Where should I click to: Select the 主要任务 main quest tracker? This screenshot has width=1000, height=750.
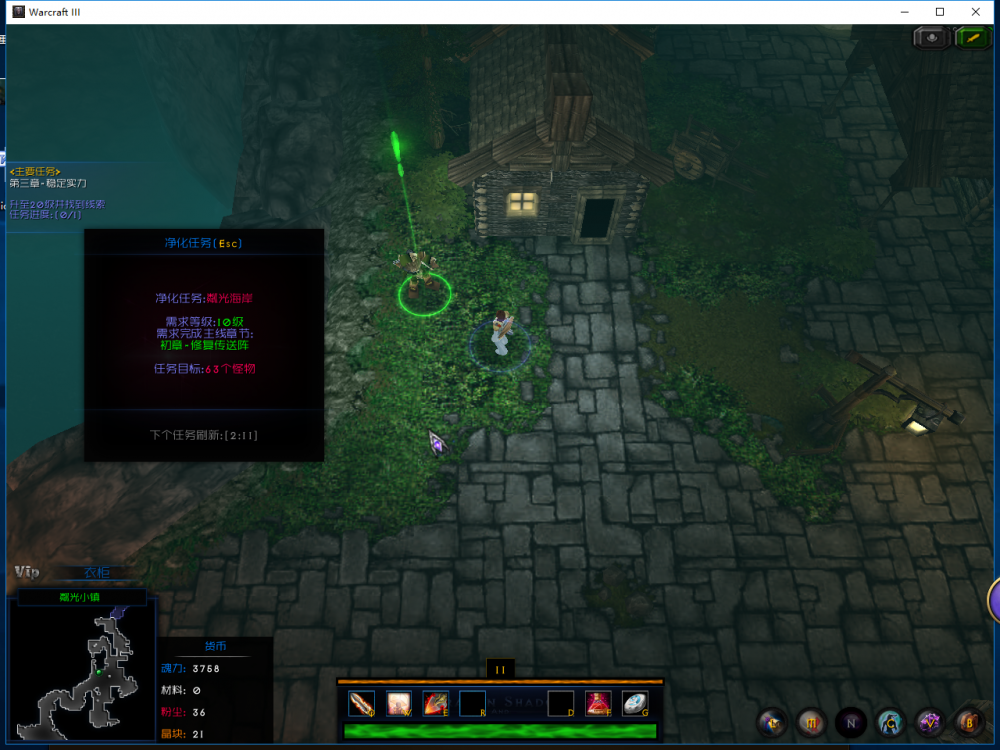(35, 172)
